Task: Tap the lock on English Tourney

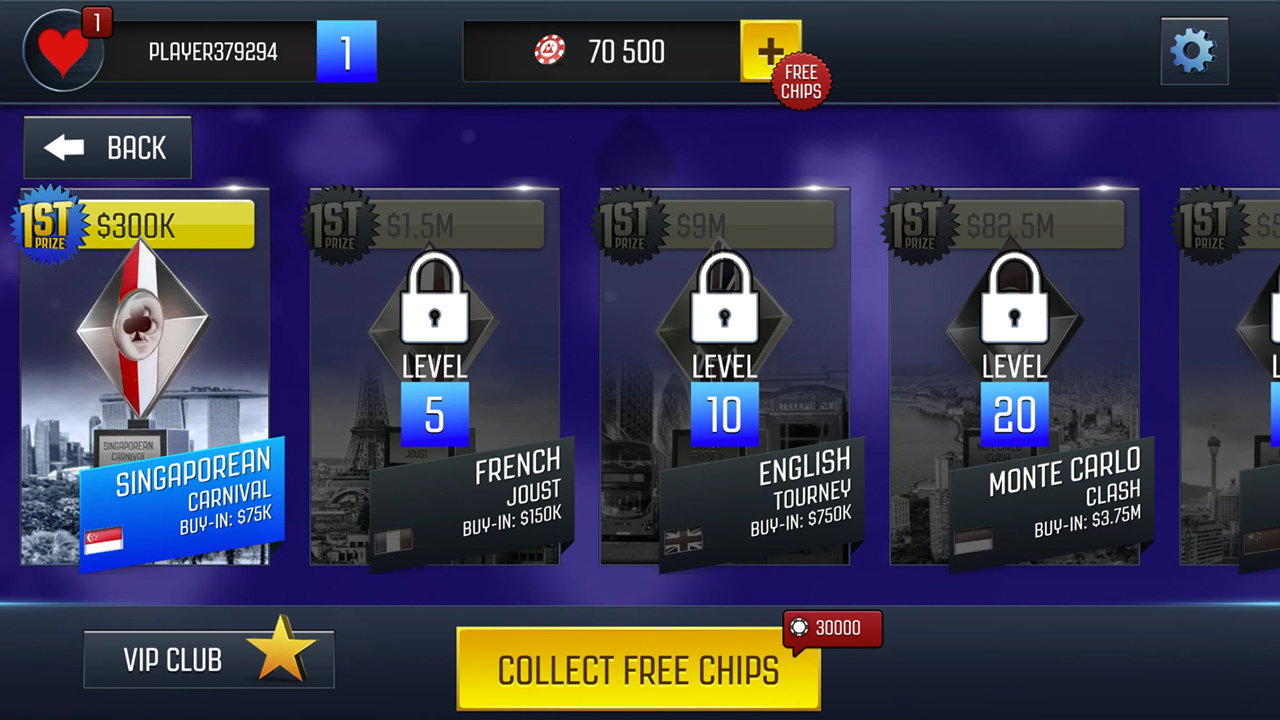Action: (x=725, y=300)
